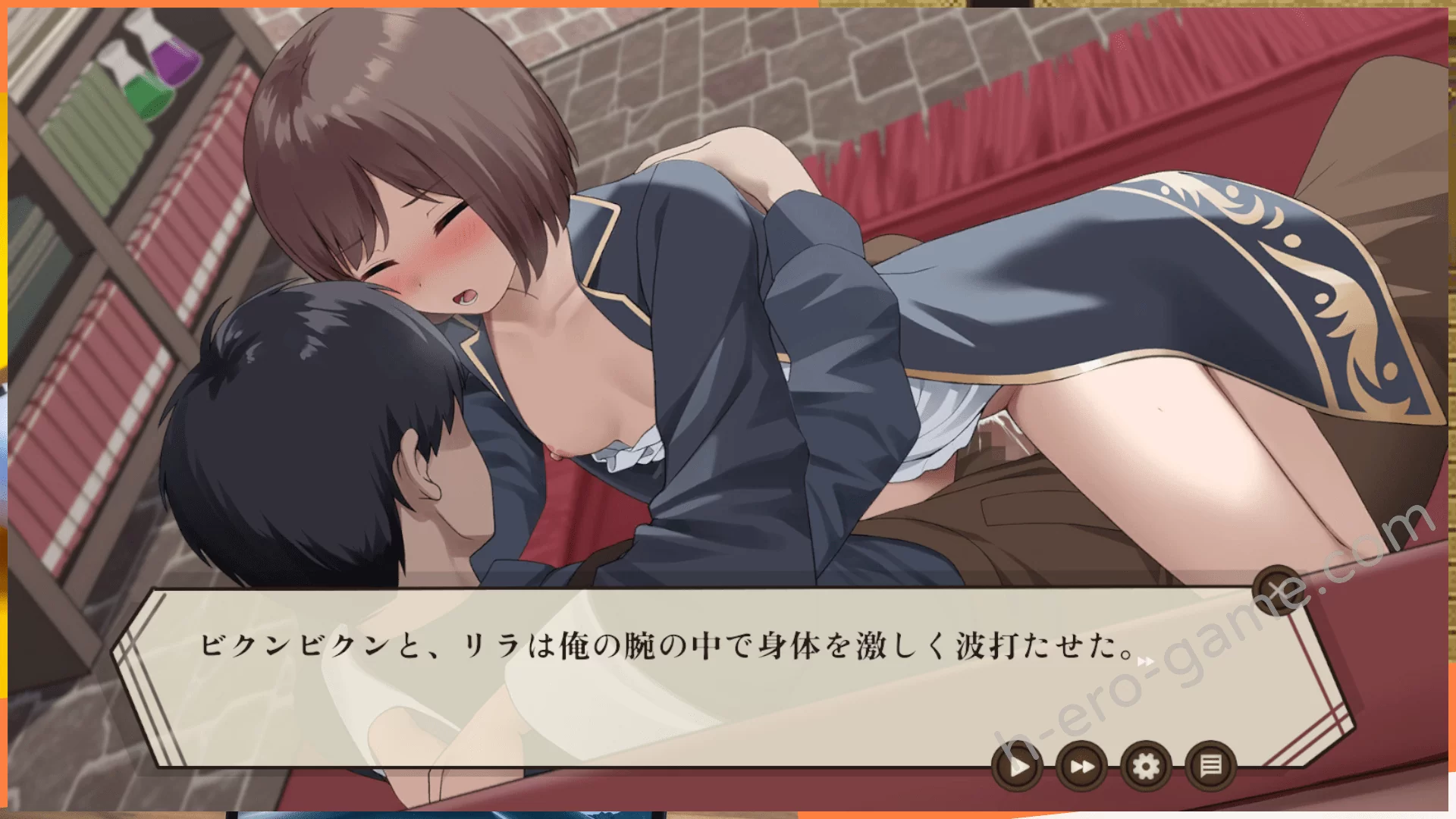Activate the fast-forward skip button
1456x819 pixels.
1081,767
